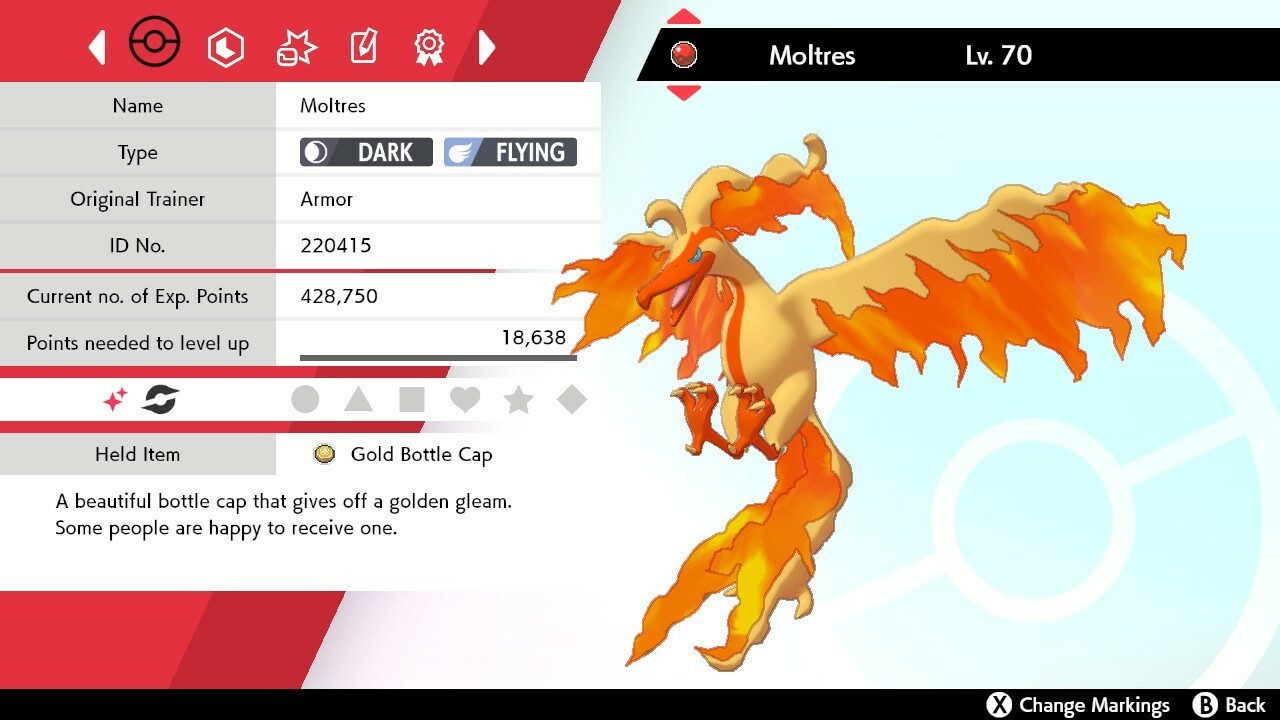Show the trainer memo tab
The height and width of the screenshot is (720, 1280).
363,47
